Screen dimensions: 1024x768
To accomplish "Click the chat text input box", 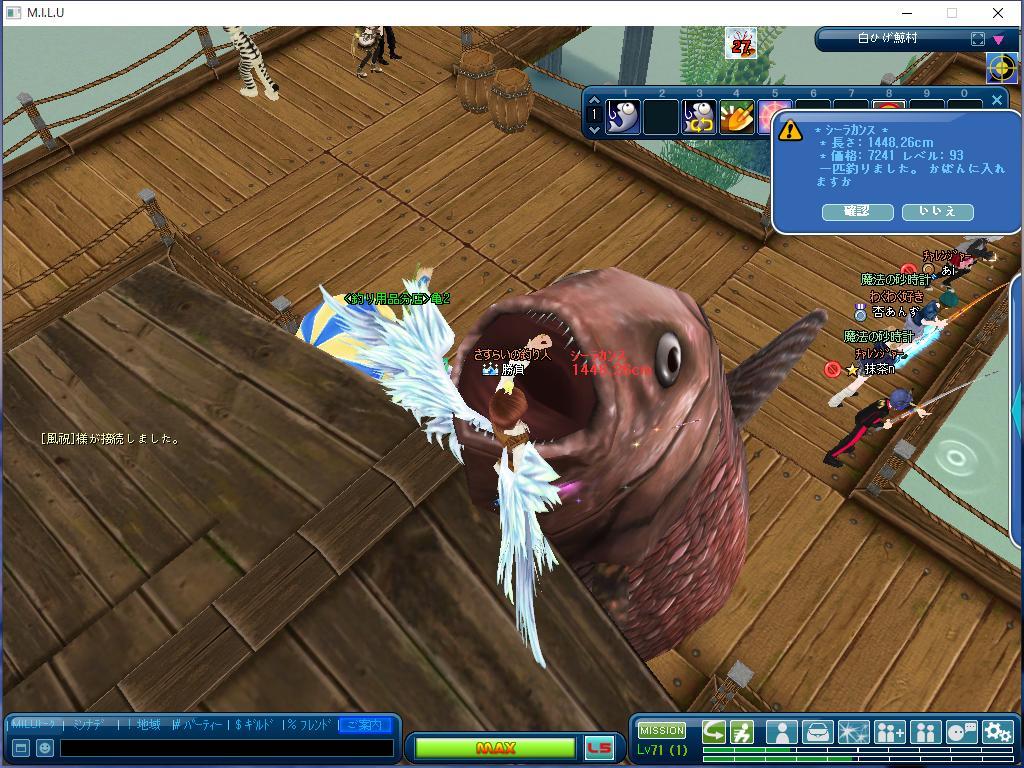I will 226,748.
